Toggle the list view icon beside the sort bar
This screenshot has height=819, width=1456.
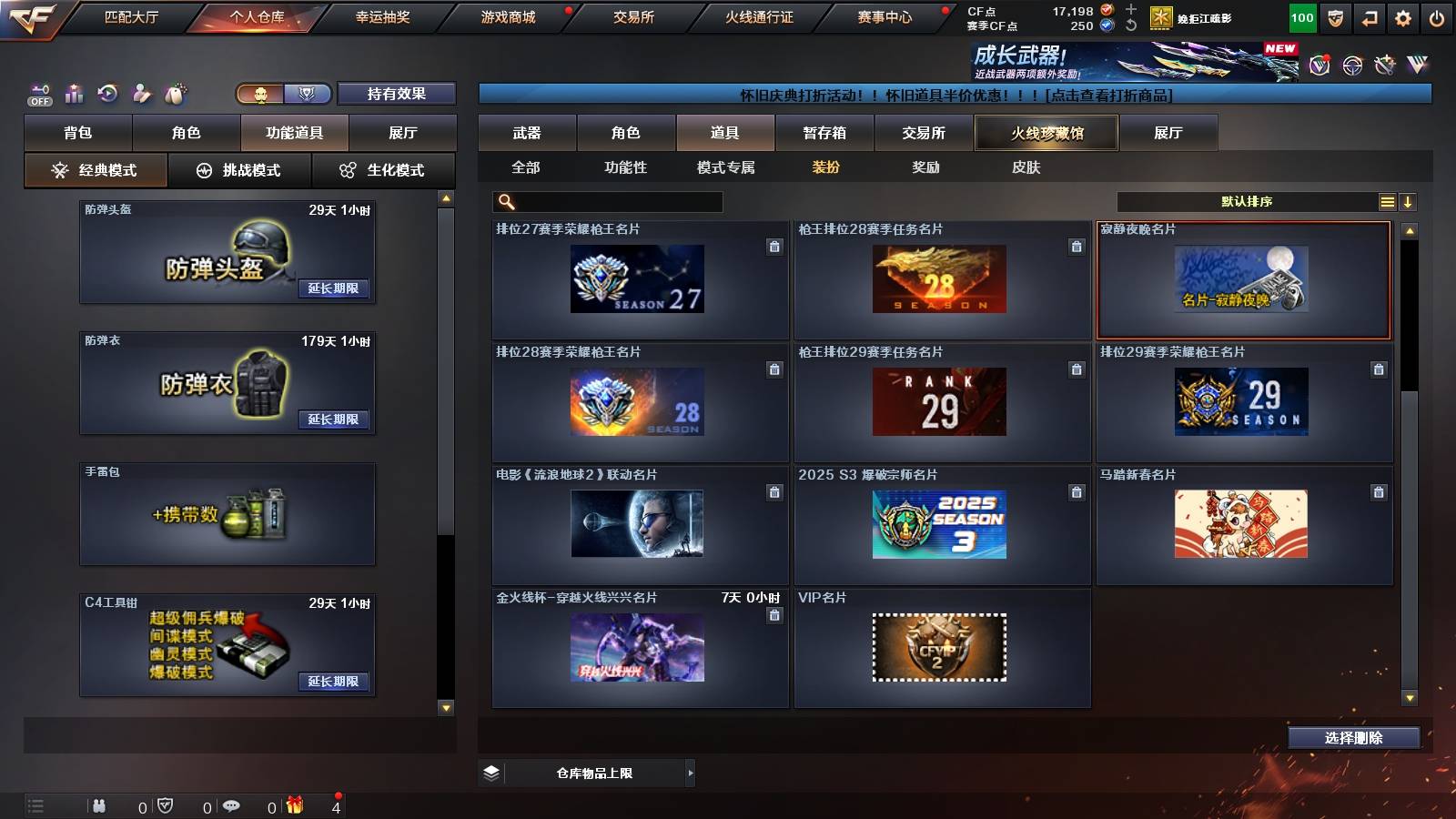[1387, 200]
